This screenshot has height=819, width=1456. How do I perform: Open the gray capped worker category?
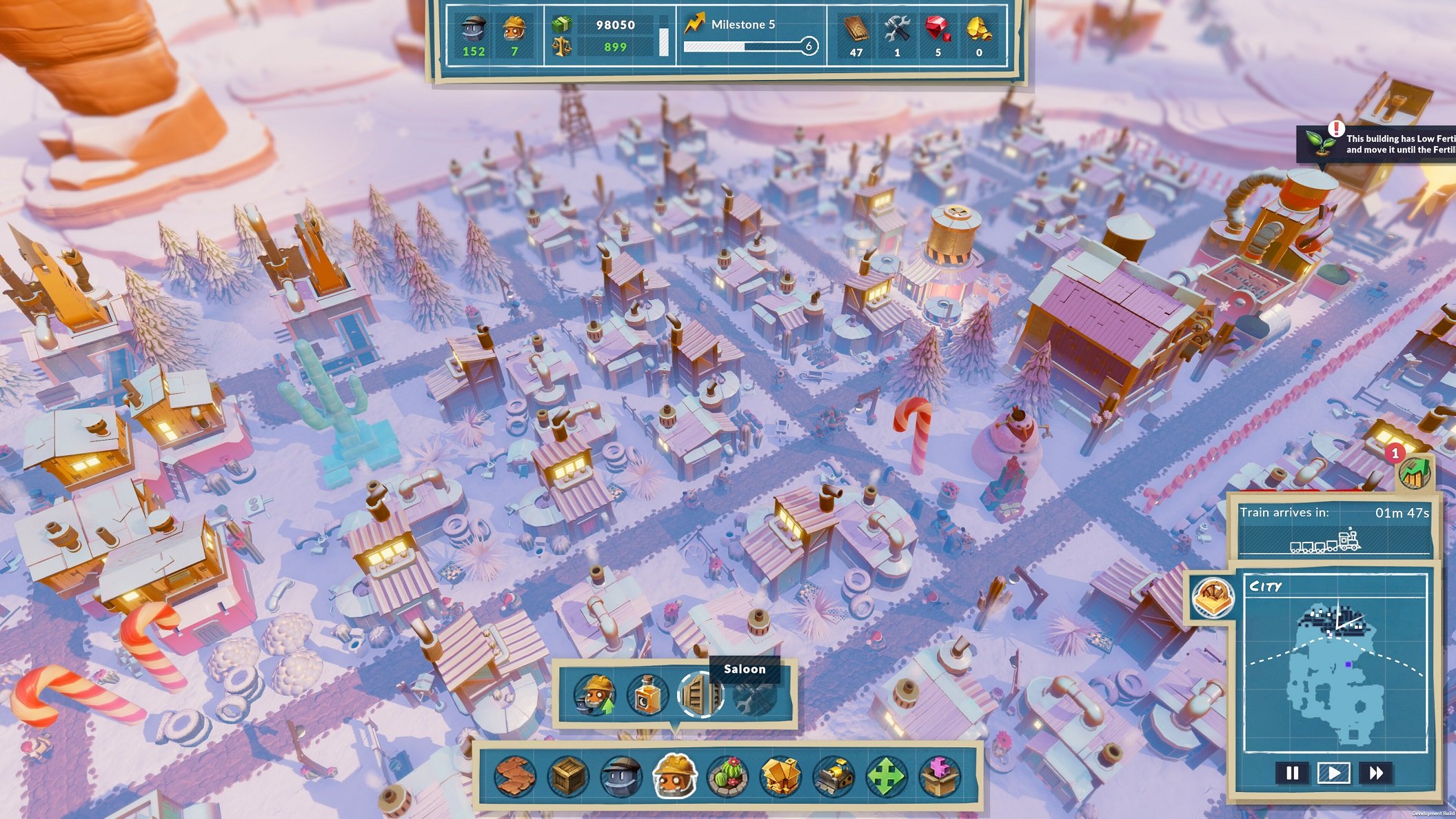tap(621, 776)
